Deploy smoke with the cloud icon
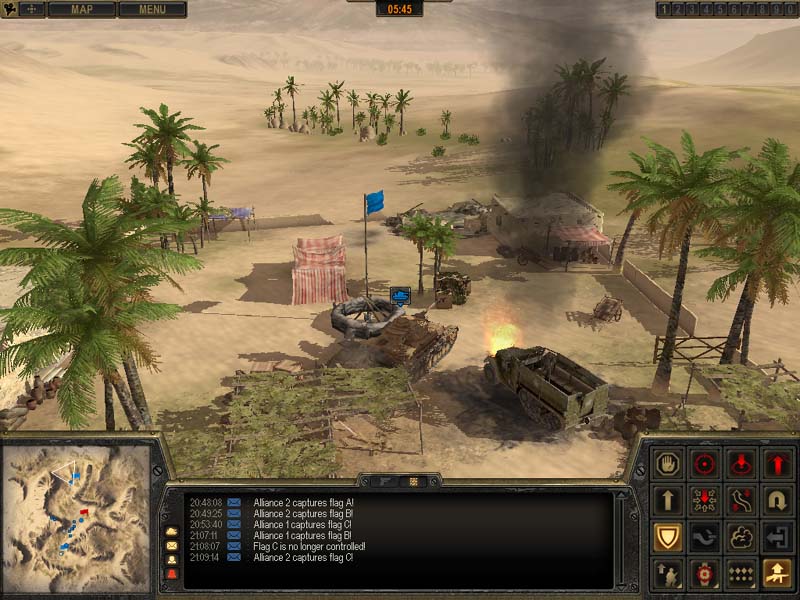This screenshot has height=600, width=800. tap(741, 537)
